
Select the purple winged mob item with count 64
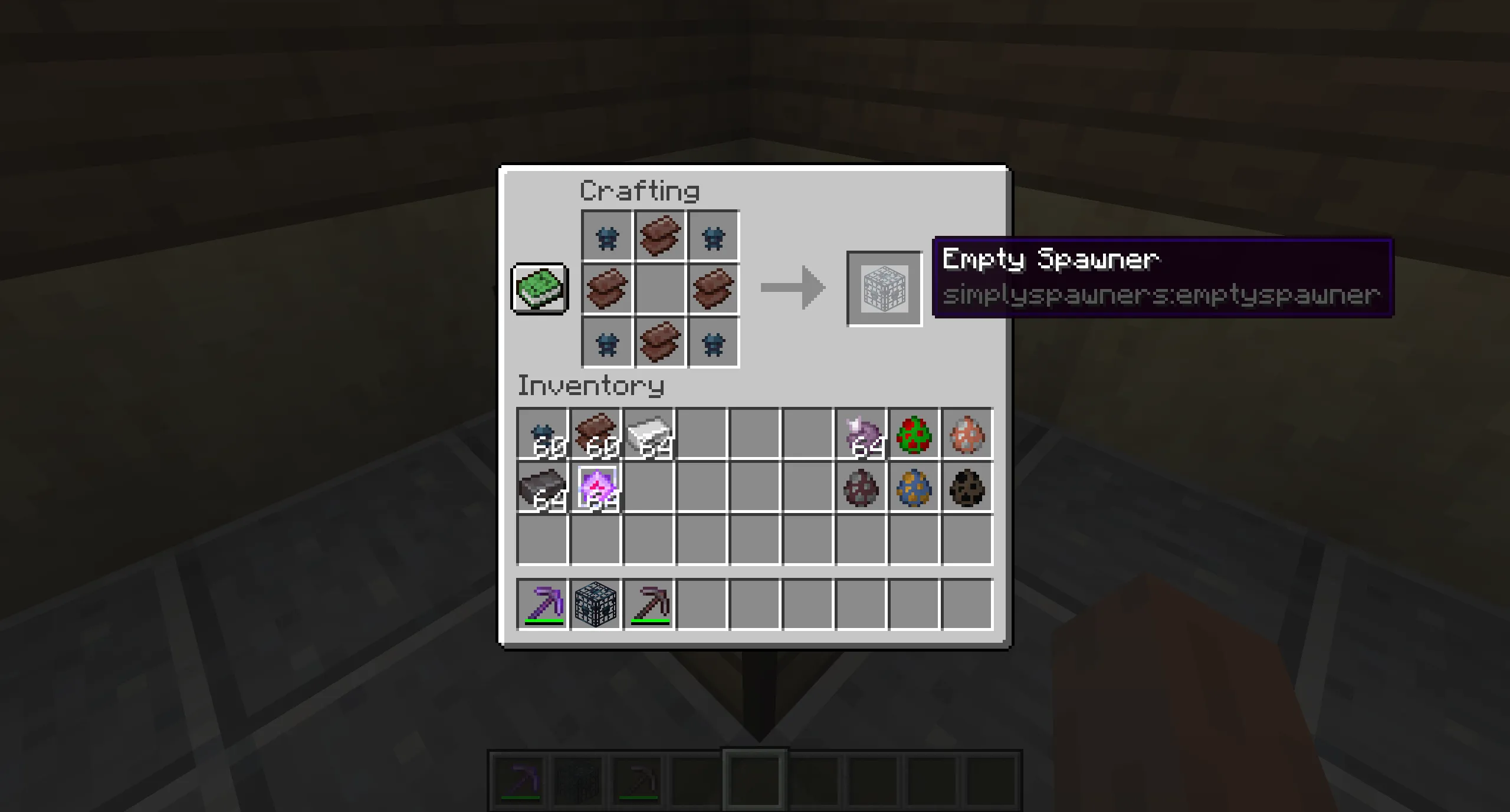click(861, 435)
